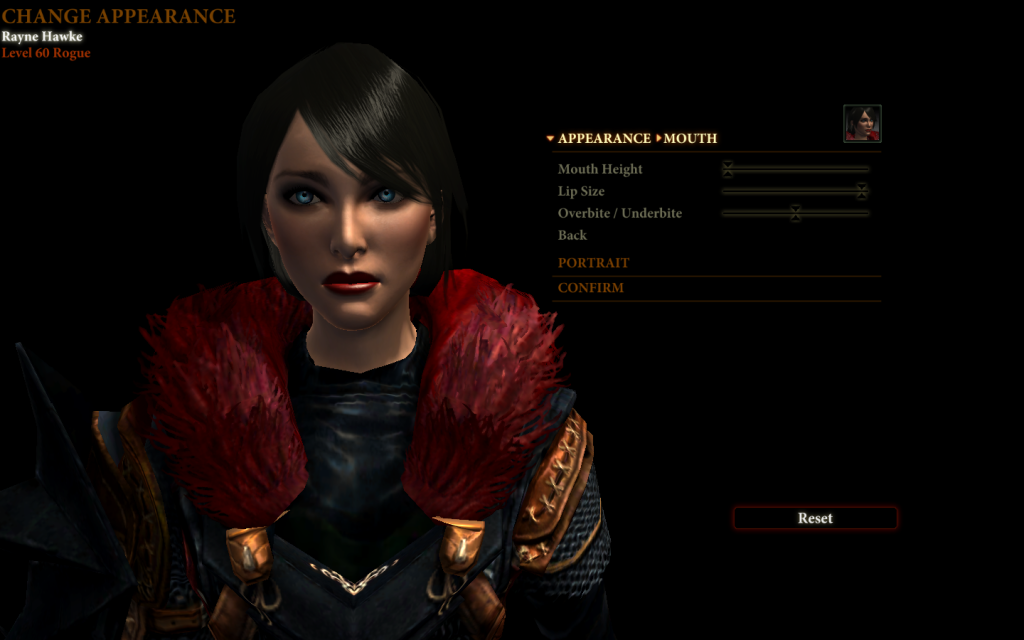Confirm the appearance changes
Image resolution: width=1024 pixels, height=640 pixels.
(590, 288)
